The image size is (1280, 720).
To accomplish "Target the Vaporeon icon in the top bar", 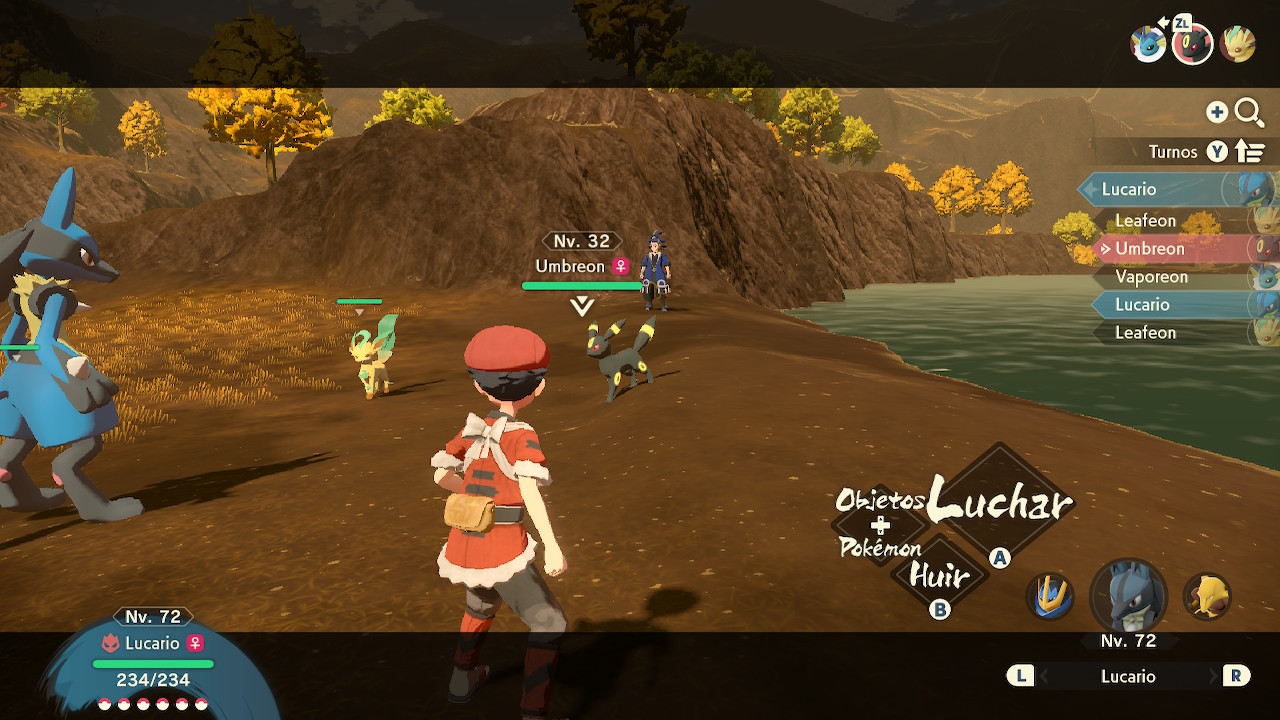I will (x=1148, y=44).
